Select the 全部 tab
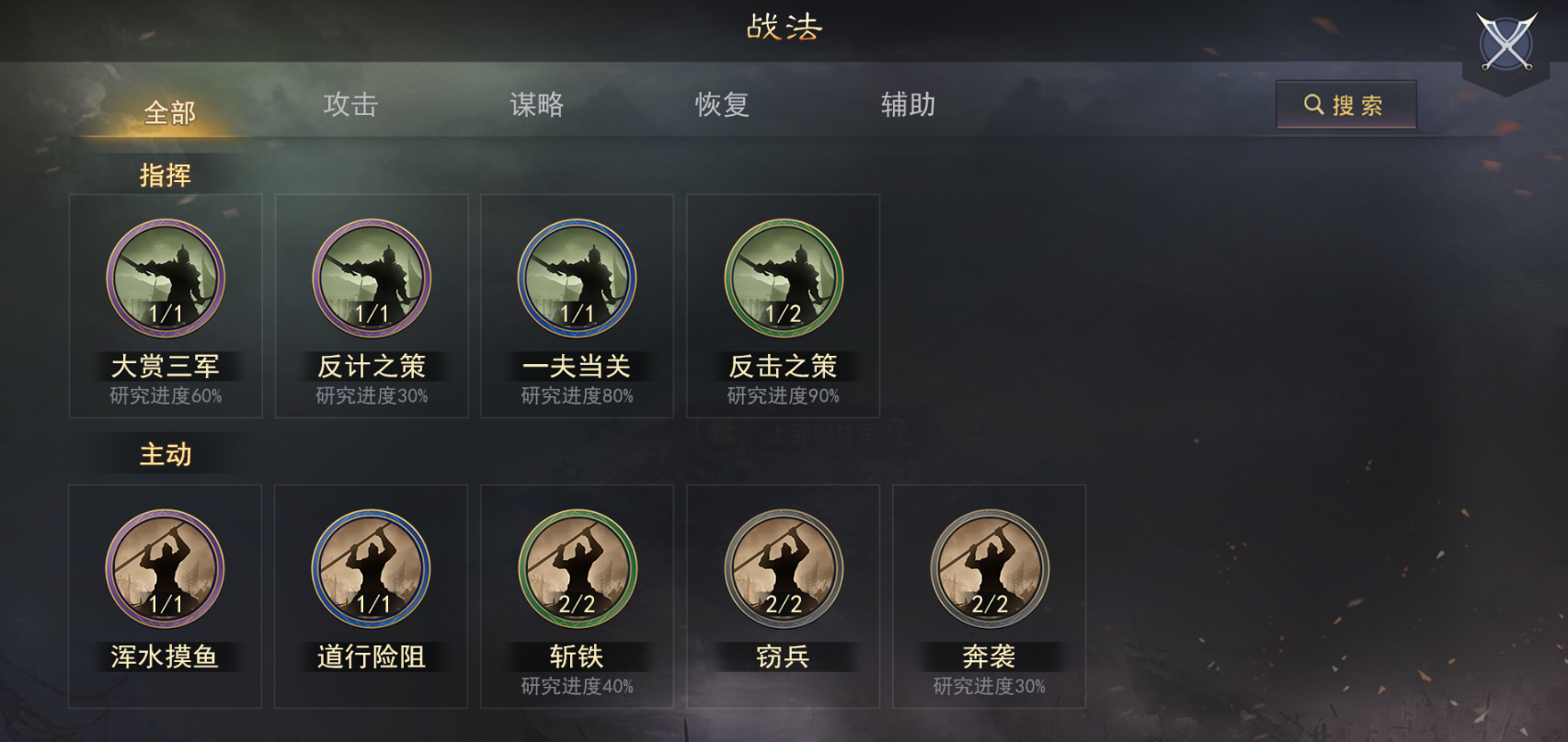This screenshot has height=742, width=1568. click(x=167, y=112)
